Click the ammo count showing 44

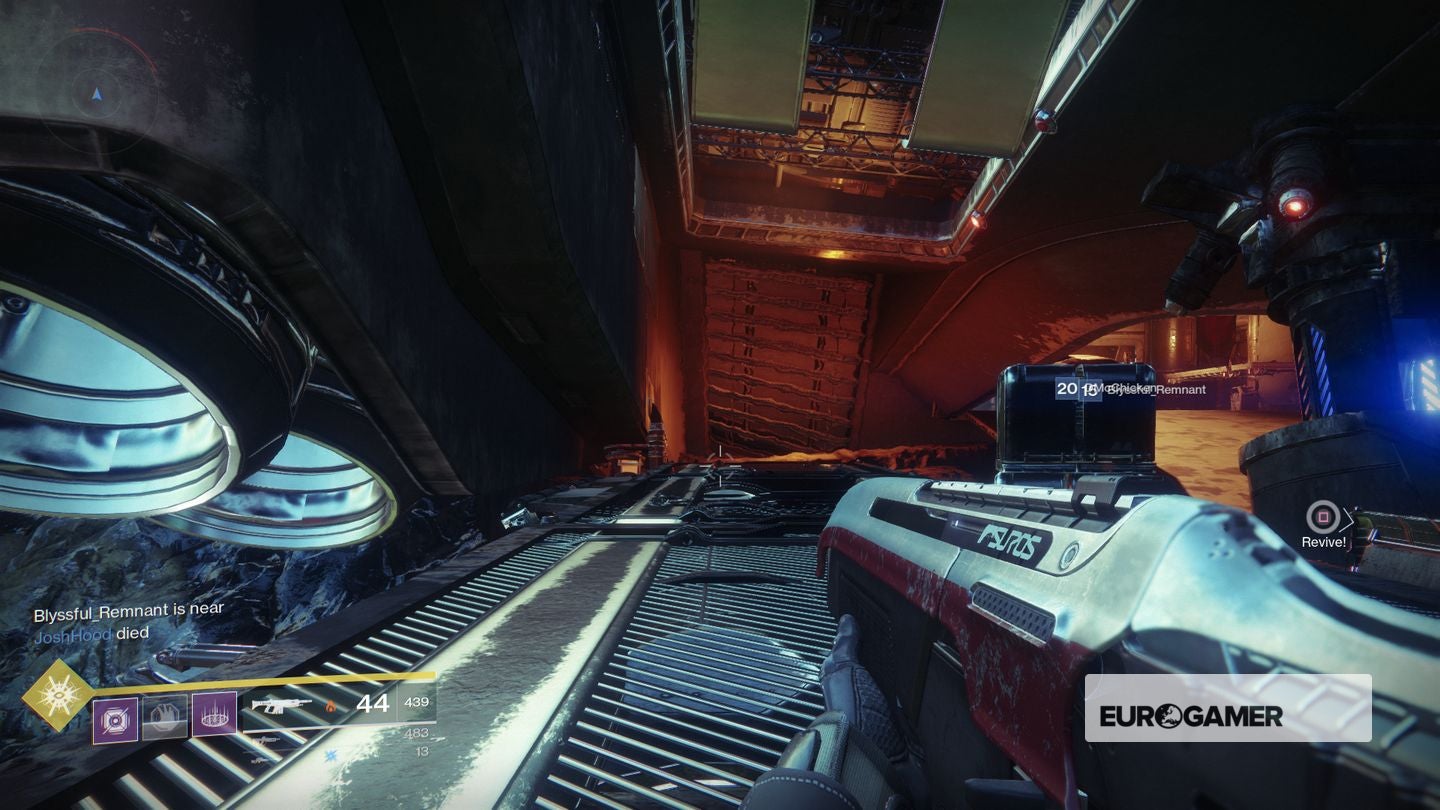(x=372, y=703)
